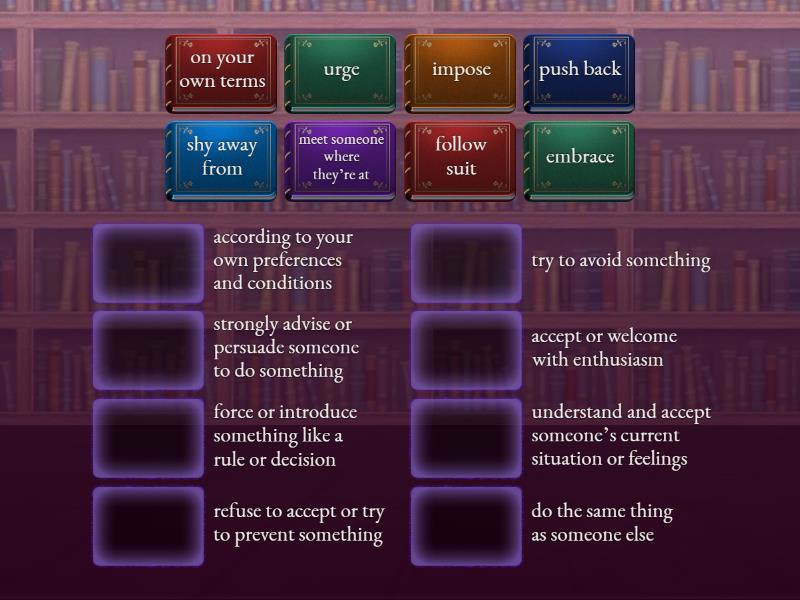This screenshot has height=600, width=800.
Task: Choose the orange 'impose' book tile
Action: click(x=460, y=70)
